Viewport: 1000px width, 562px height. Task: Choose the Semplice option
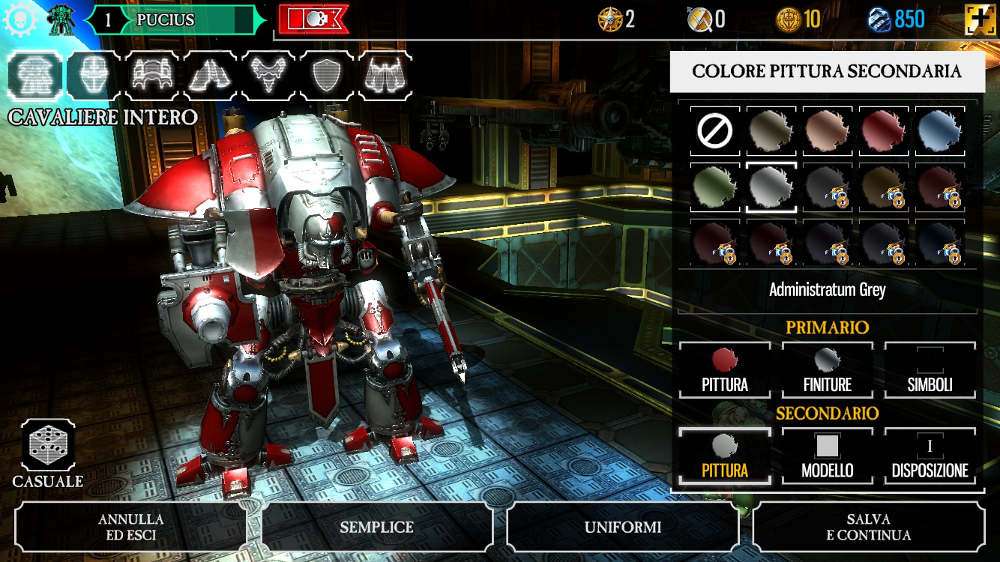coord(376,527)
